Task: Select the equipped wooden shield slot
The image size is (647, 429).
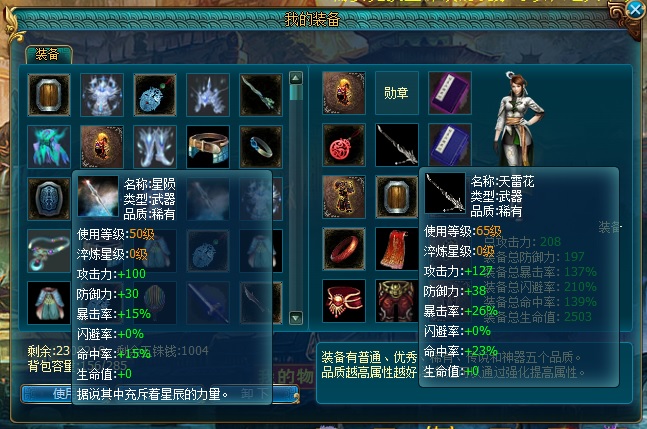Action: tap(396, 197)
